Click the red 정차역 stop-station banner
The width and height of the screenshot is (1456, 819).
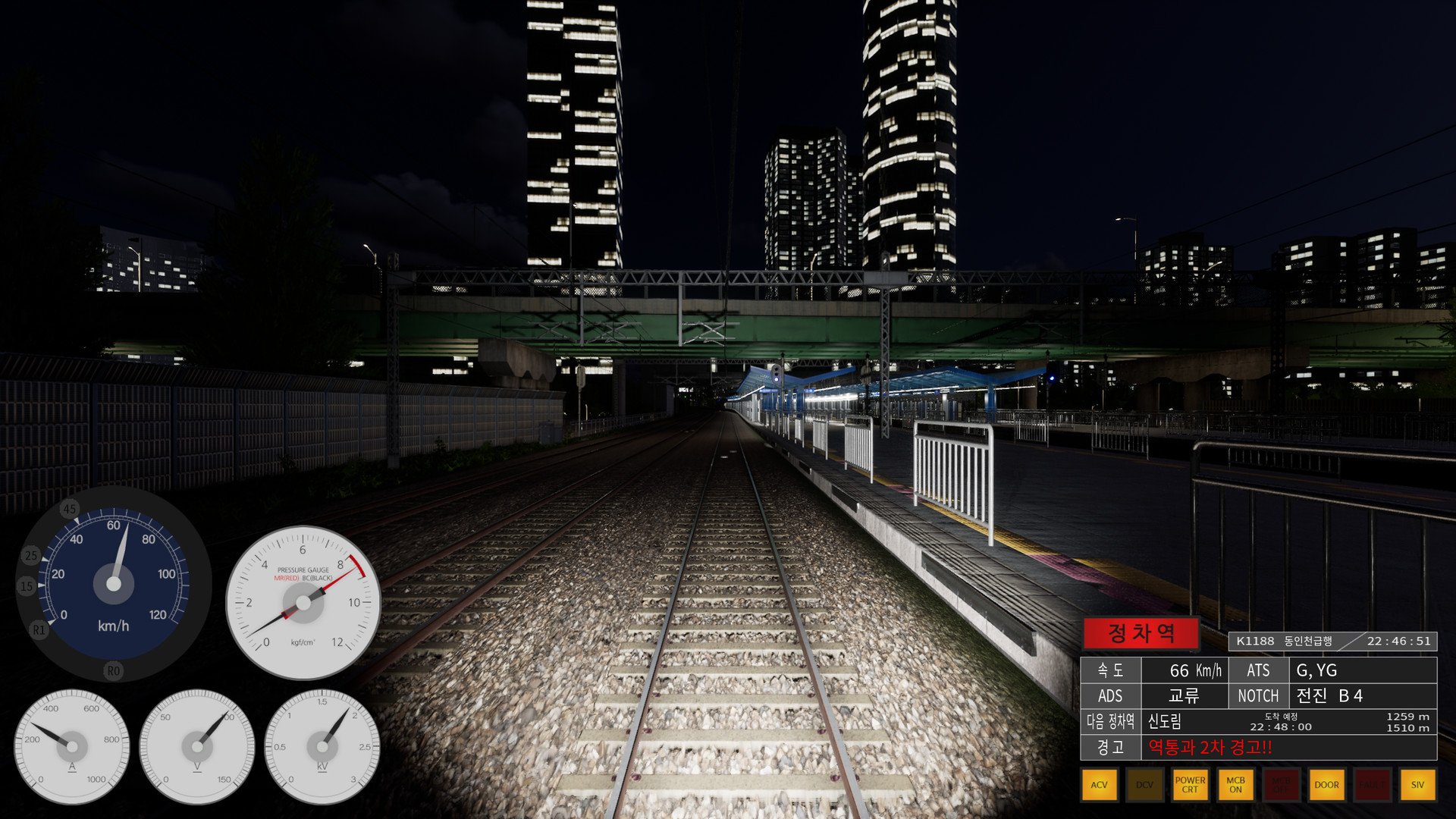coord(1141,633)
